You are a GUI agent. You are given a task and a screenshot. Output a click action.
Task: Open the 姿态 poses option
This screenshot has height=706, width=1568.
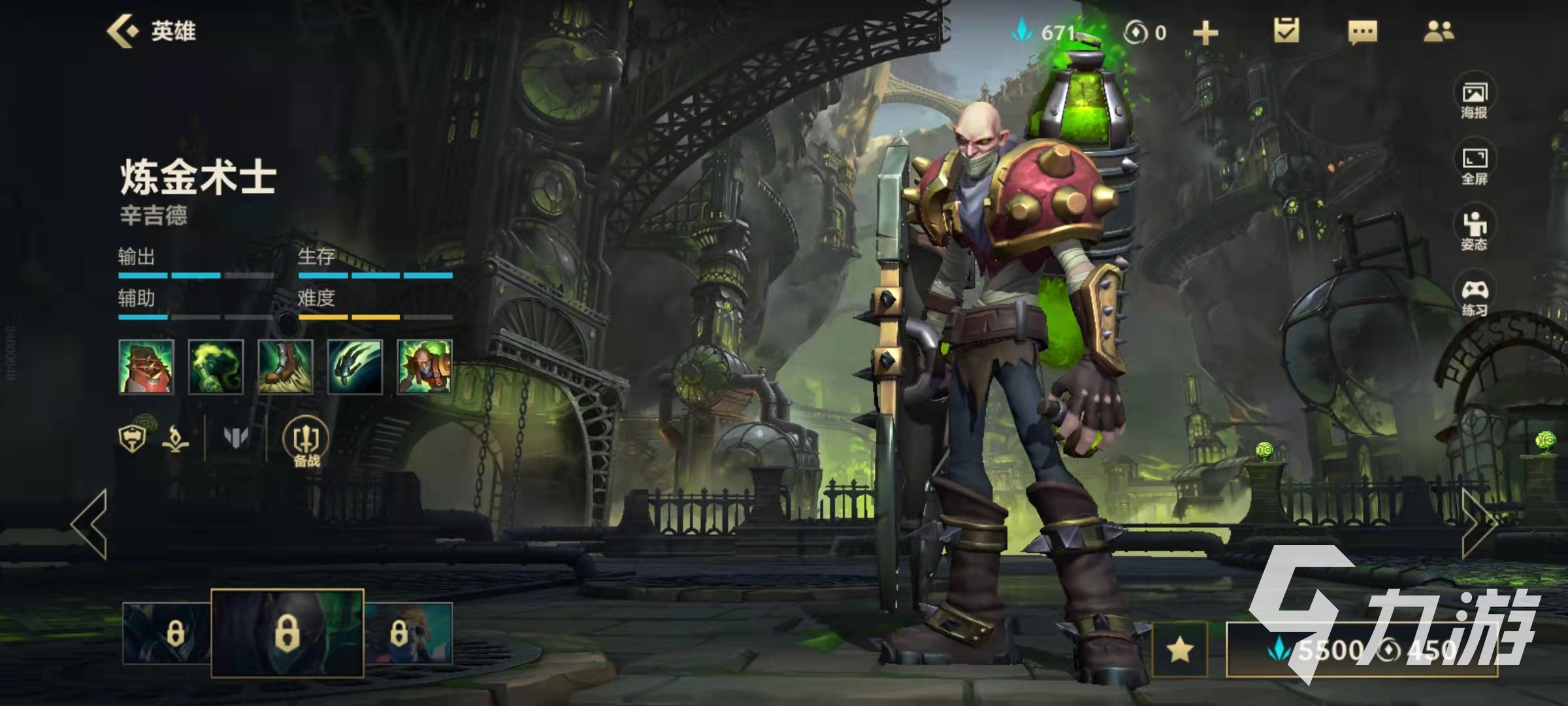[1474, 231]
